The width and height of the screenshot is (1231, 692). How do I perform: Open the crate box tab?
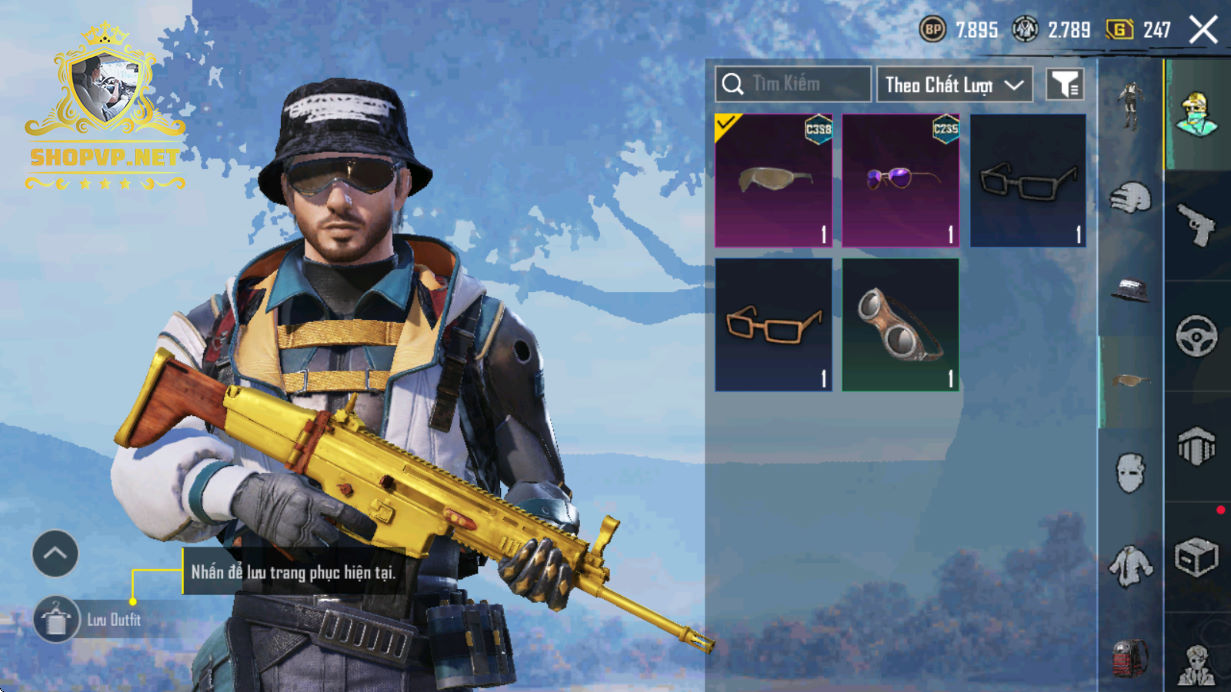tap(1196, 556)
